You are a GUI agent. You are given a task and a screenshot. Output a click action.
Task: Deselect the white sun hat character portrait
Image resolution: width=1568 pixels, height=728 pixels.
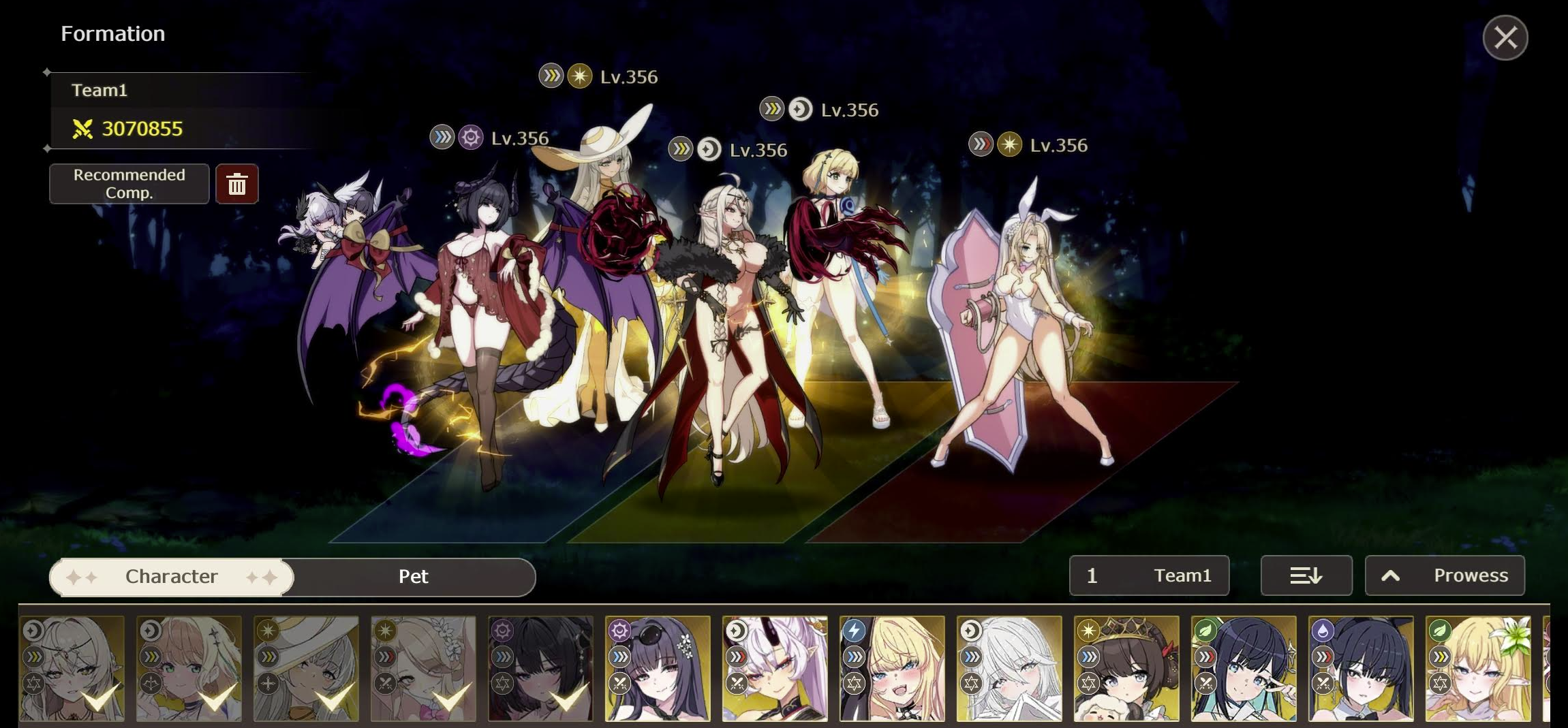(306, 669)
